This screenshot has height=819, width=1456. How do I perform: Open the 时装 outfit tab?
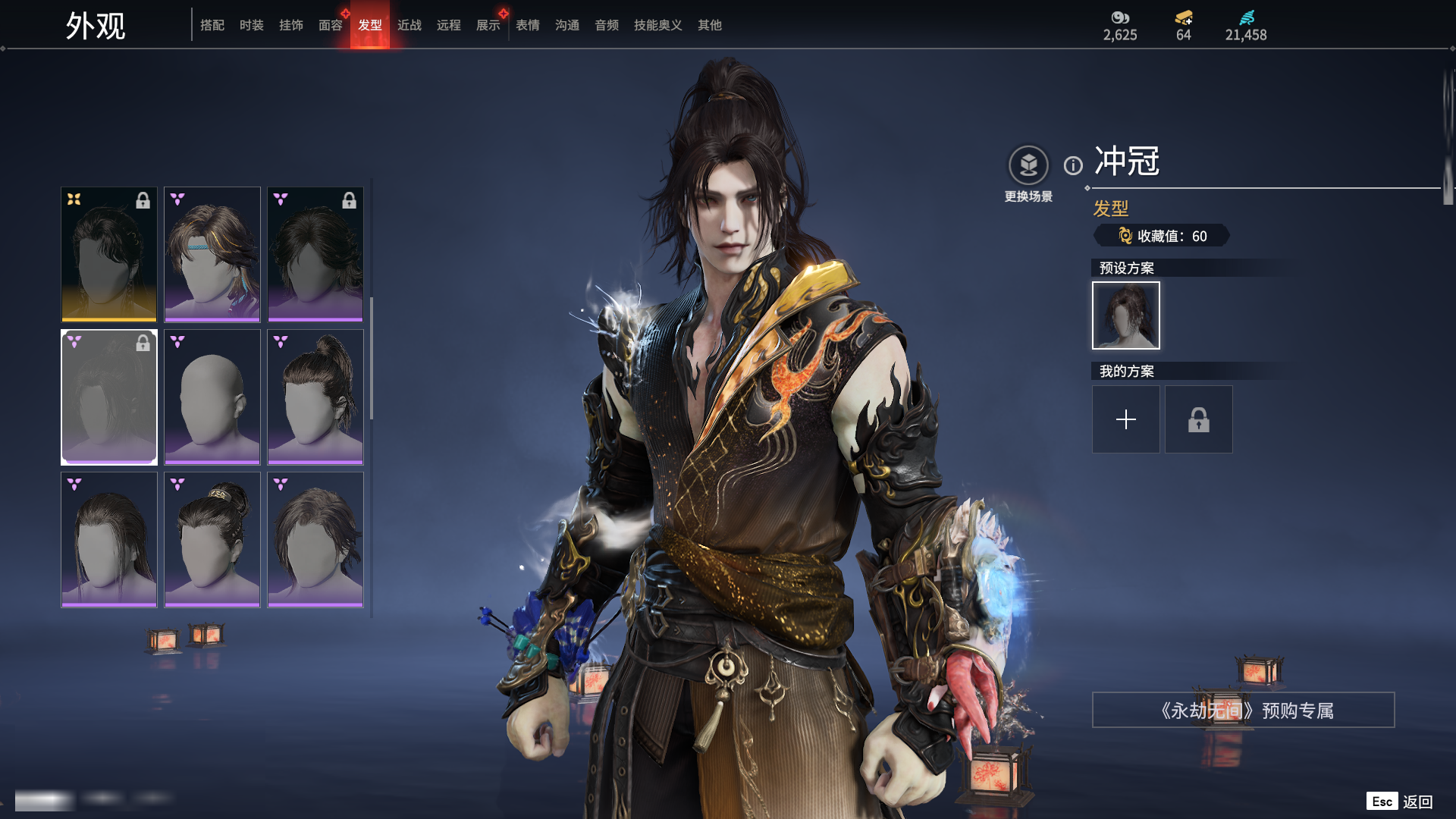[252, 25]
